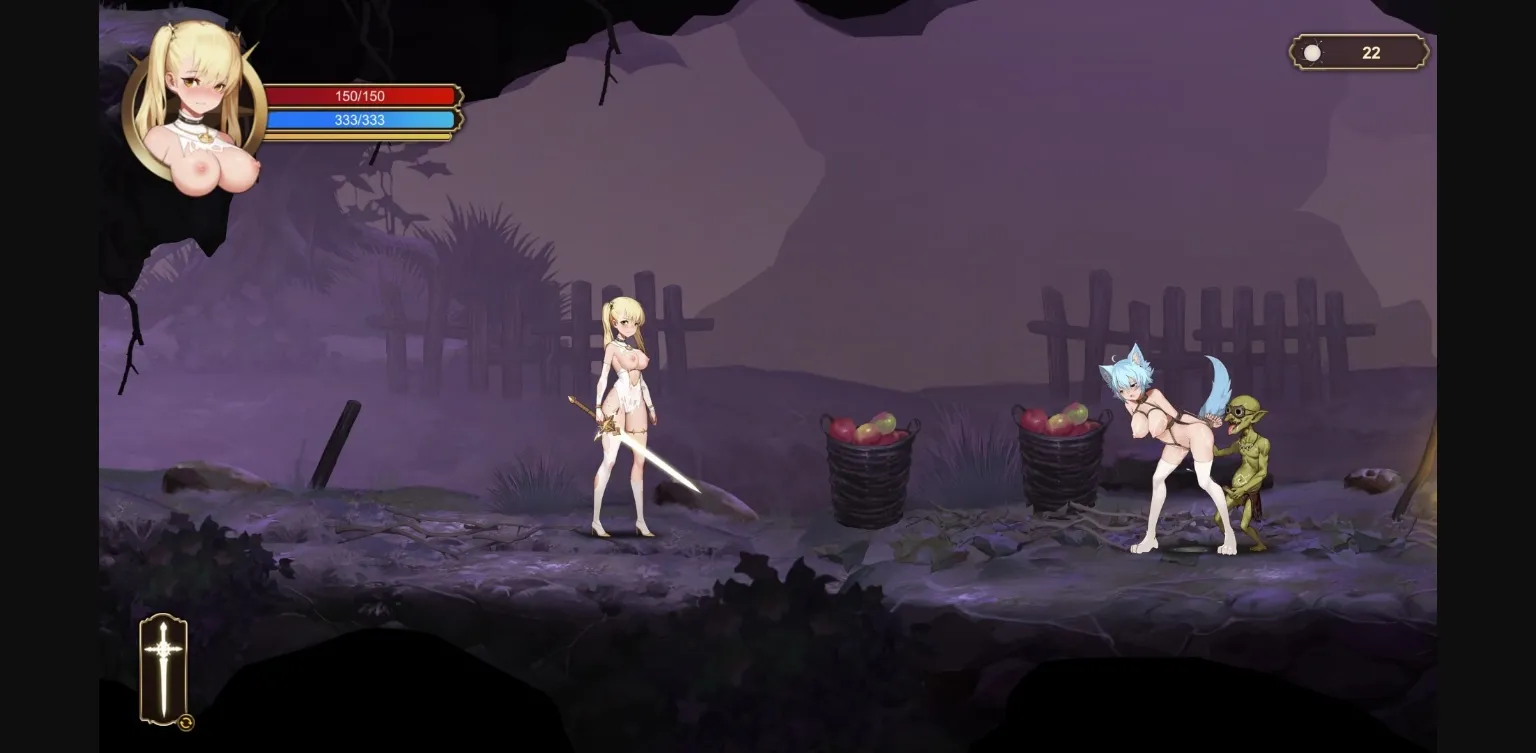1536x753 pixels.
Task: Click the sword cross-guard emblem on the skill card
Action: tap(164, 650)
